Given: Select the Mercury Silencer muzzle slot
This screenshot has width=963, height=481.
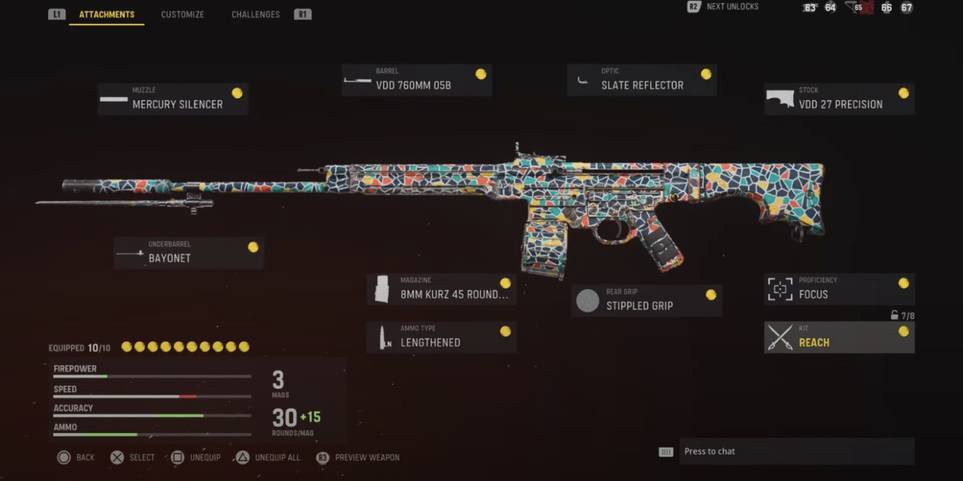Looking at the screenshot, I should [173, 99].
